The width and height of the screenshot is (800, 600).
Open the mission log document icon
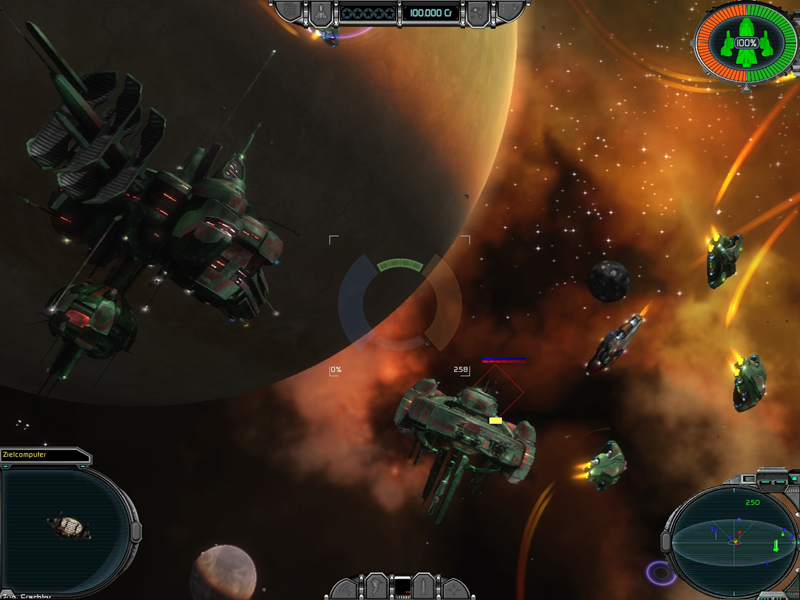click(x=289, y=12)
